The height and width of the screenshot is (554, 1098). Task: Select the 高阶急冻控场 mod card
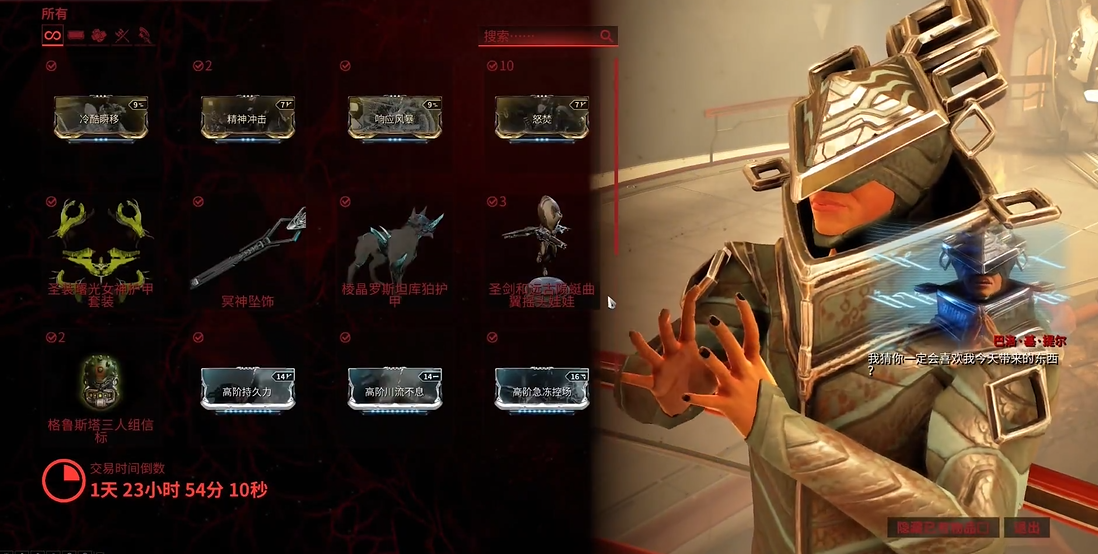541,387
